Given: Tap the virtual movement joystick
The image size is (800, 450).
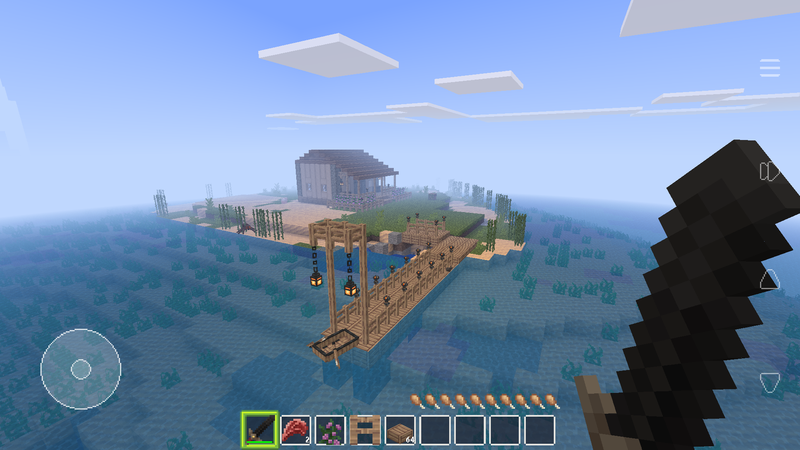Looking at the screenshot, I should click(x=80, y=367).
